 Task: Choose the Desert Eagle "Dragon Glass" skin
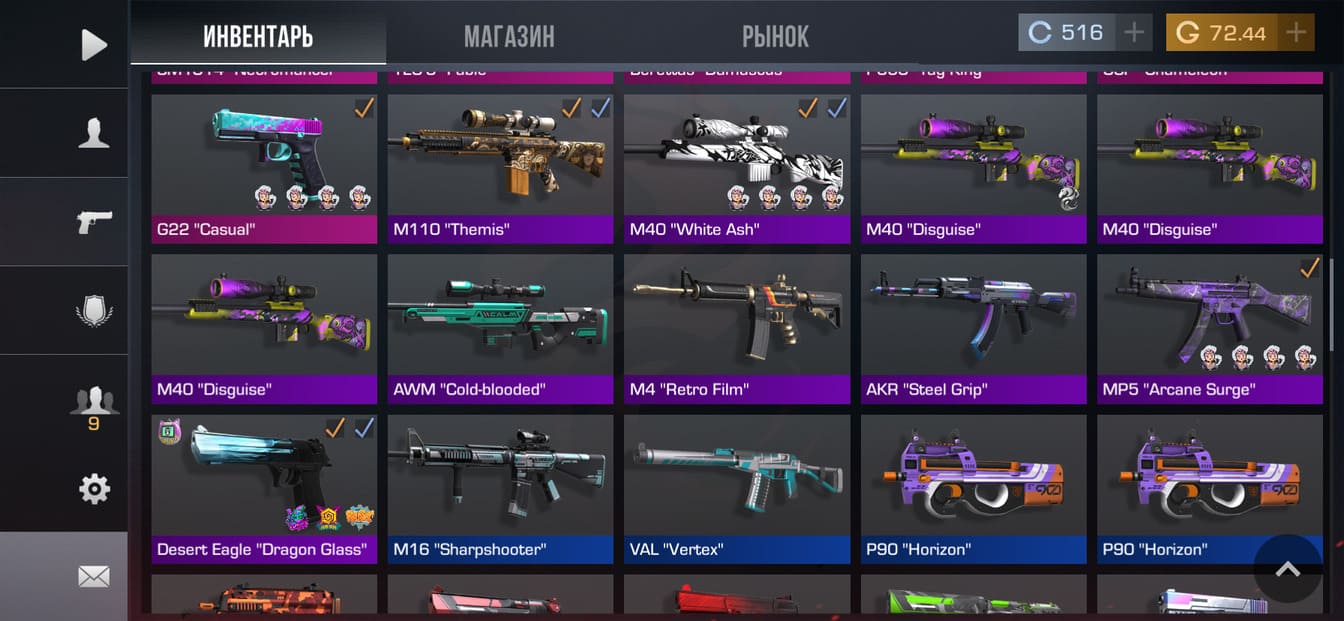coord(264,488)
